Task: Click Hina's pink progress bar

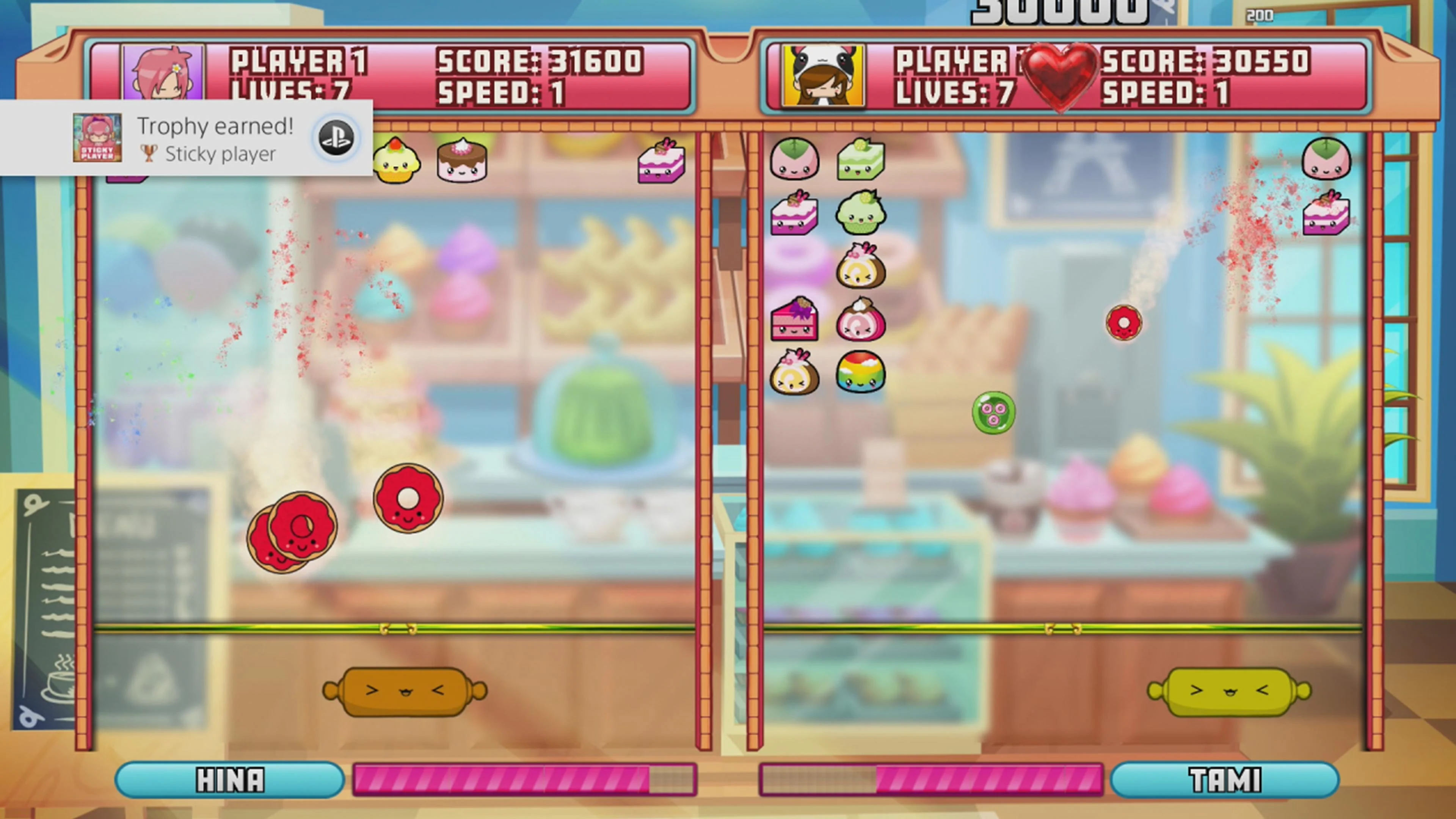Action: pyautogui.click(x=523, y=780)
